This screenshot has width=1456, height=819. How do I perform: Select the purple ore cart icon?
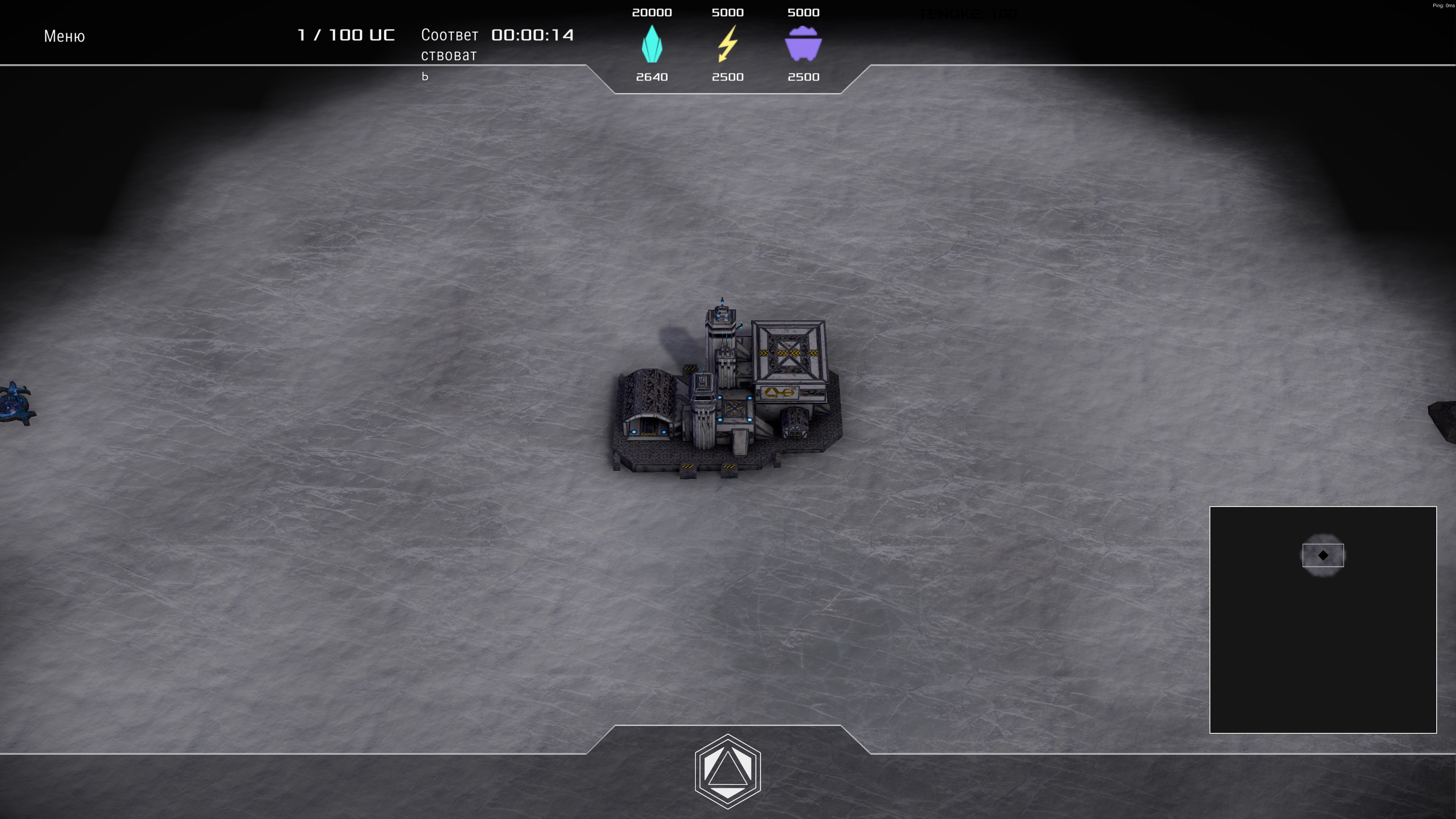click(803, 44)
